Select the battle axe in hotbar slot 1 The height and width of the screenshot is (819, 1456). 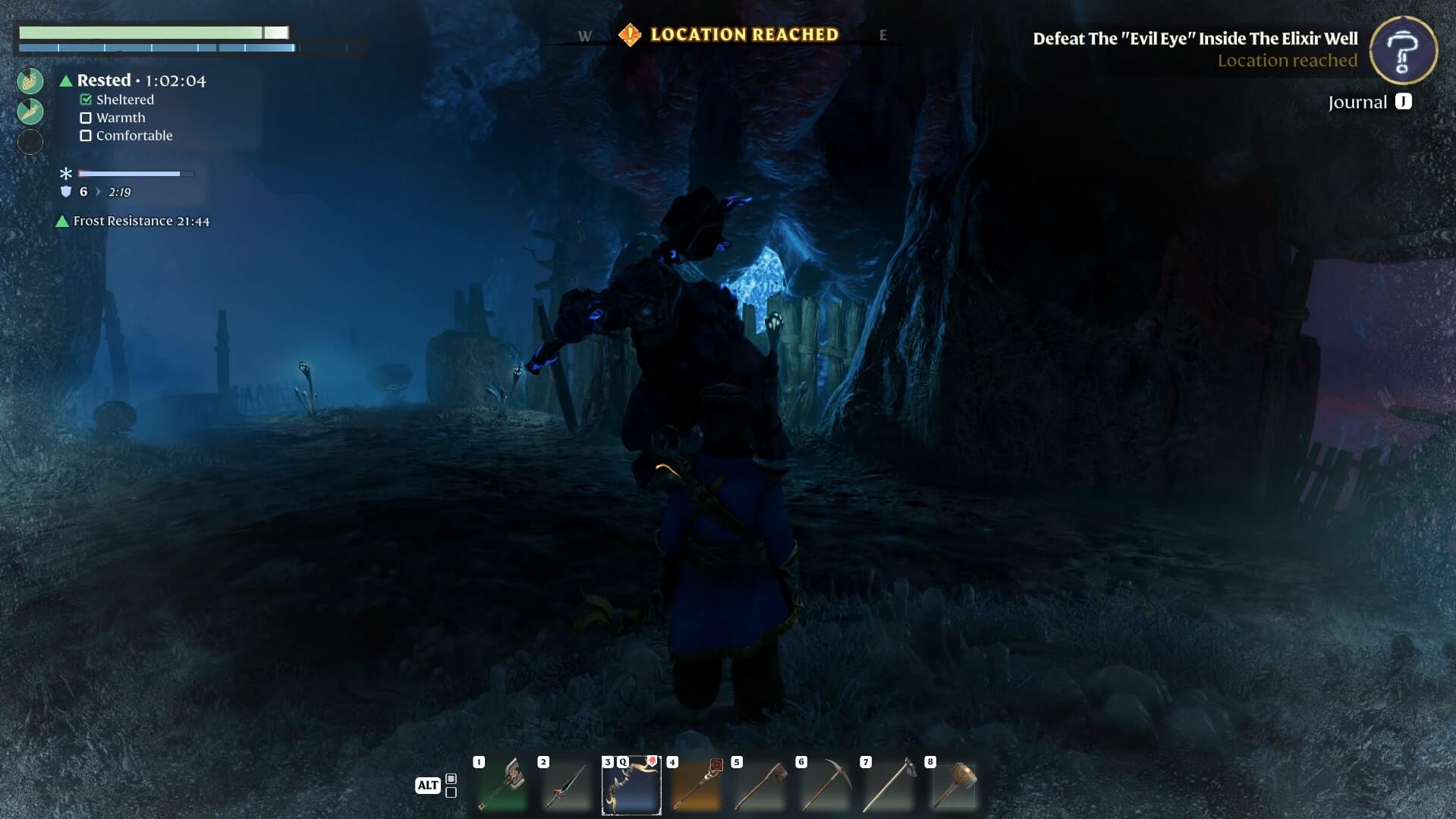(502, 785)
